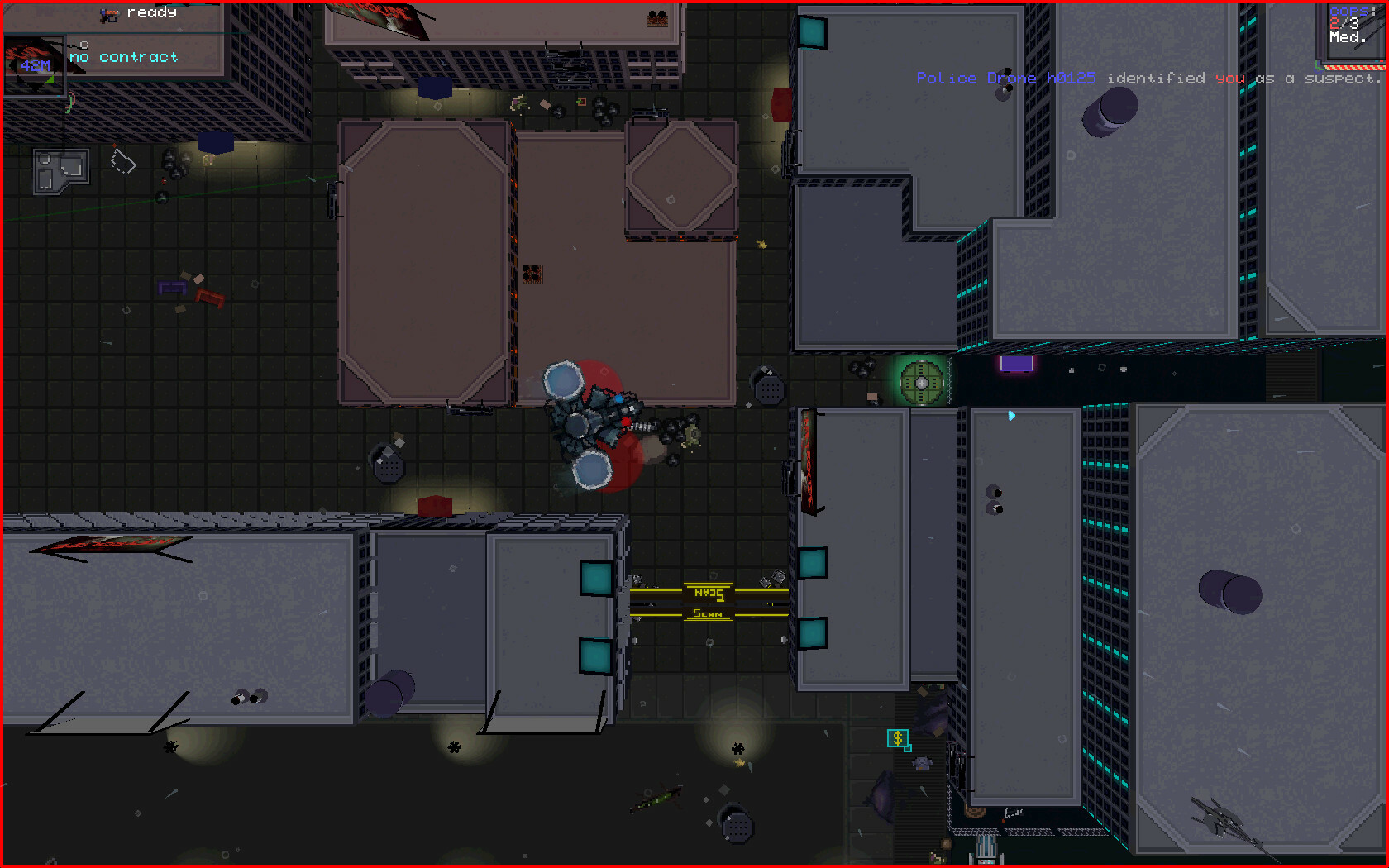Select the highlighted dollar-sign money pickup
Screen dimensions: 1389x868
896,738
